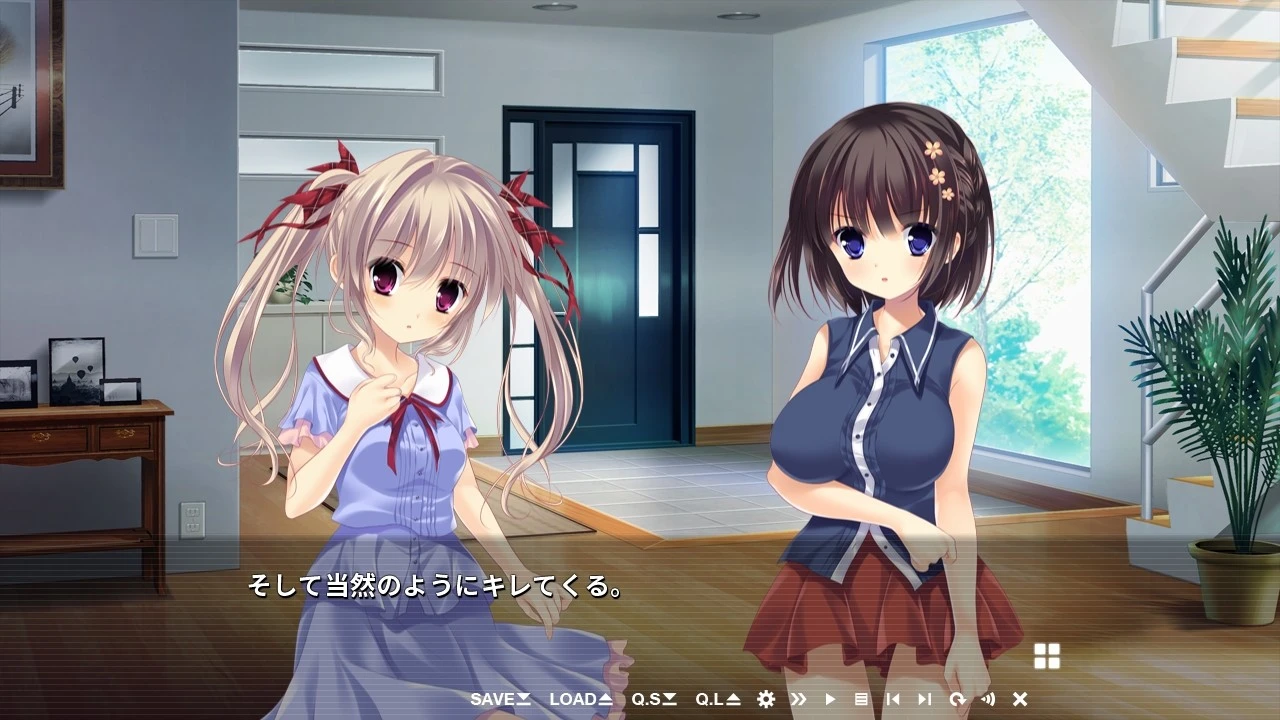The width and height of the screenshot is (1280, 720).
Task: Replay the voice with the repeat icon
Action: point(957,700)
